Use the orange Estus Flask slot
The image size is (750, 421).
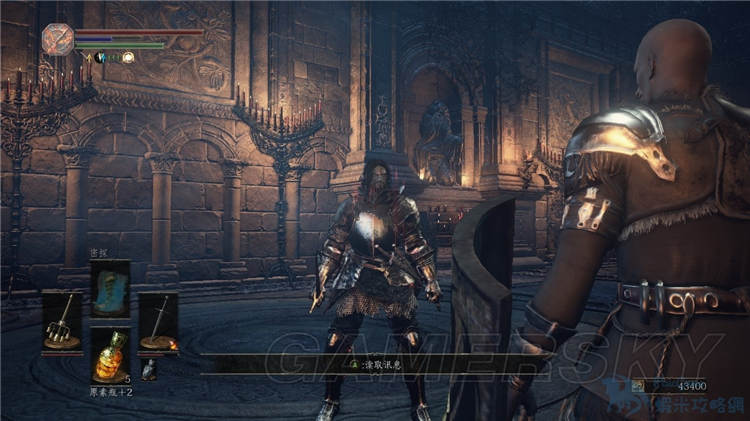[110, 355]
